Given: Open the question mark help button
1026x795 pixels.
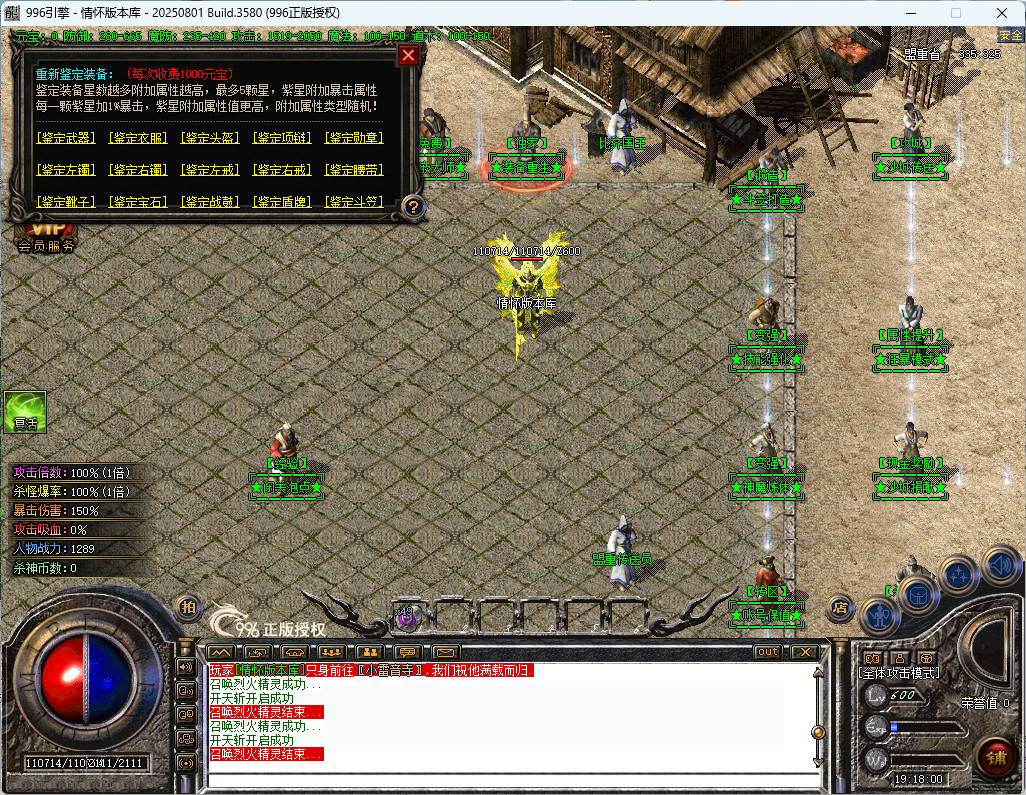Looking at the screenshot, I should click(413, 207).
